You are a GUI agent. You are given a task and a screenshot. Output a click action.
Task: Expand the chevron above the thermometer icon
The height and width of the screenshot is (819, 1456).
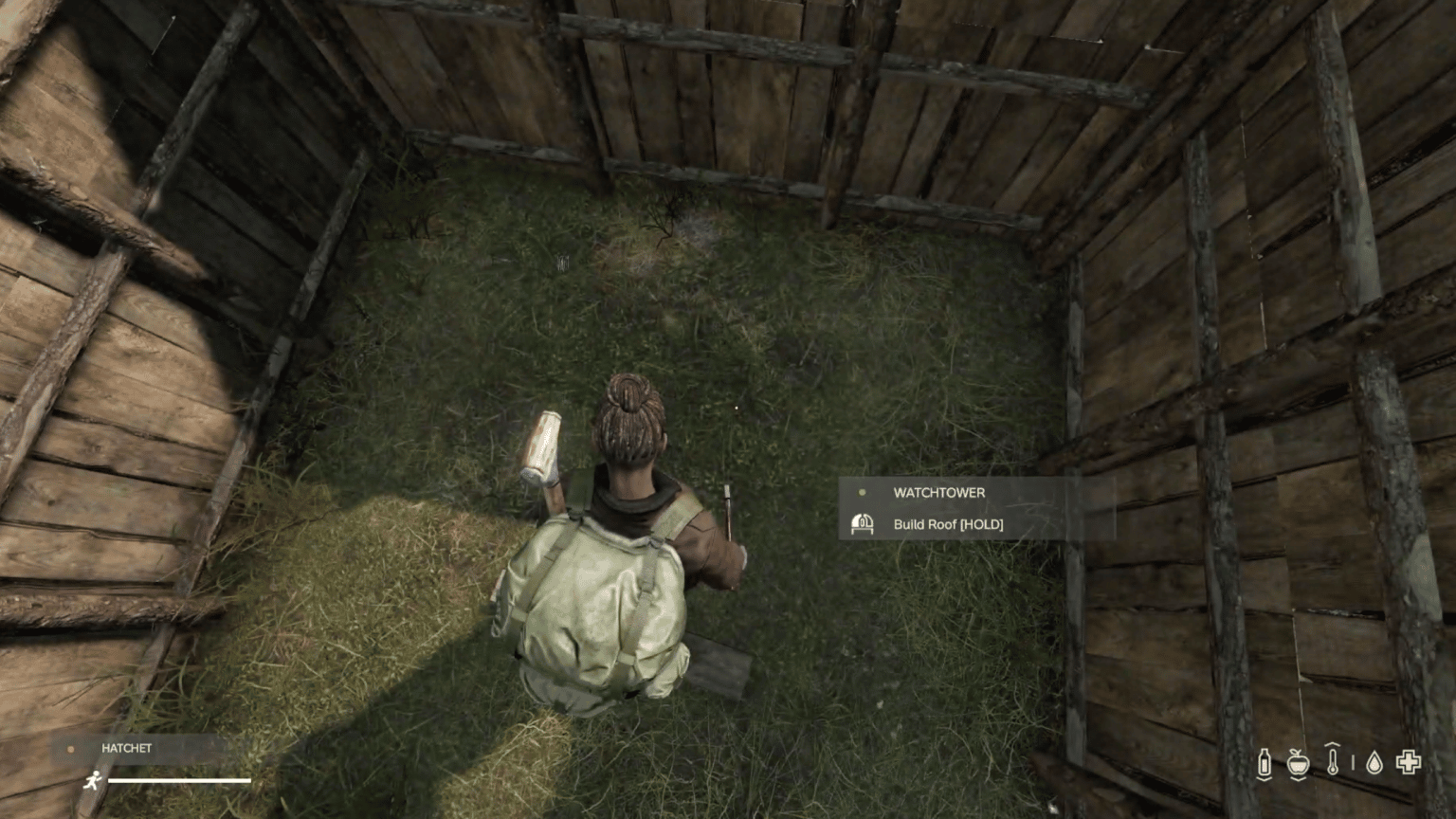pyautogui.click(x=1333, y=745)
